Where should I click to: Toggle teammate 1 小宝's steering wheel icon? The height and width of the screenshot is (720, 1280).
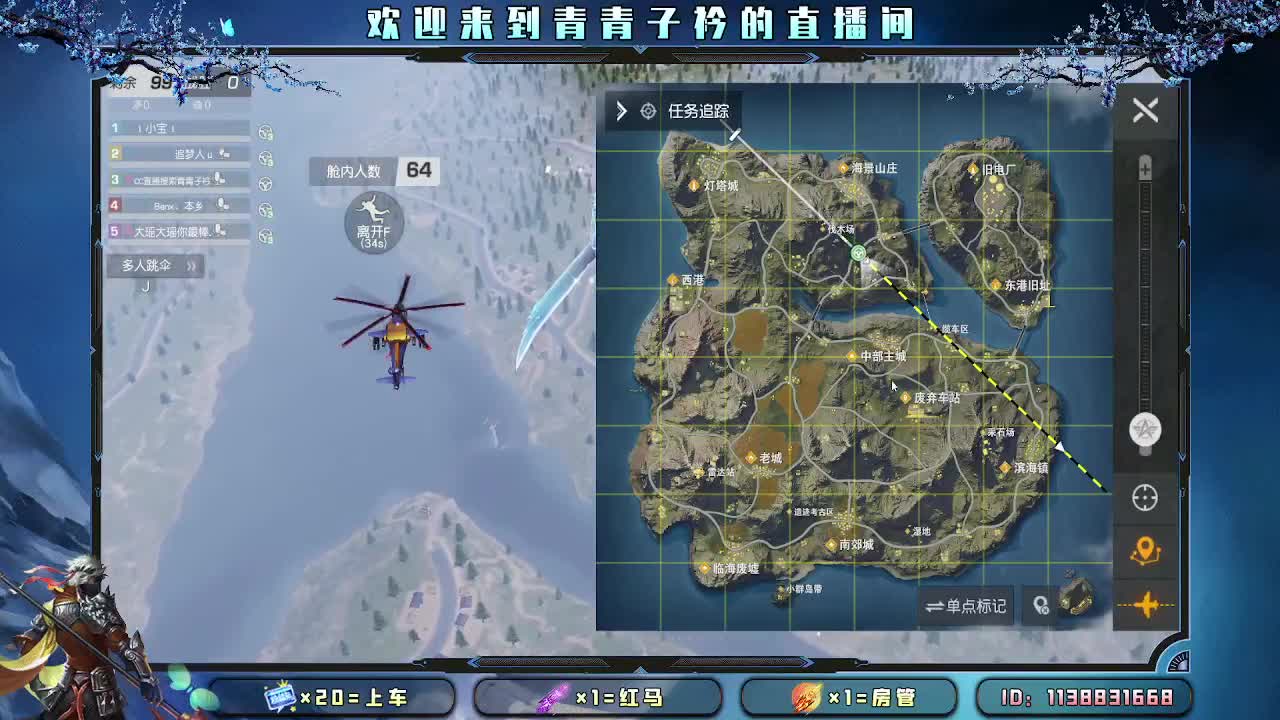coord(264,129)
